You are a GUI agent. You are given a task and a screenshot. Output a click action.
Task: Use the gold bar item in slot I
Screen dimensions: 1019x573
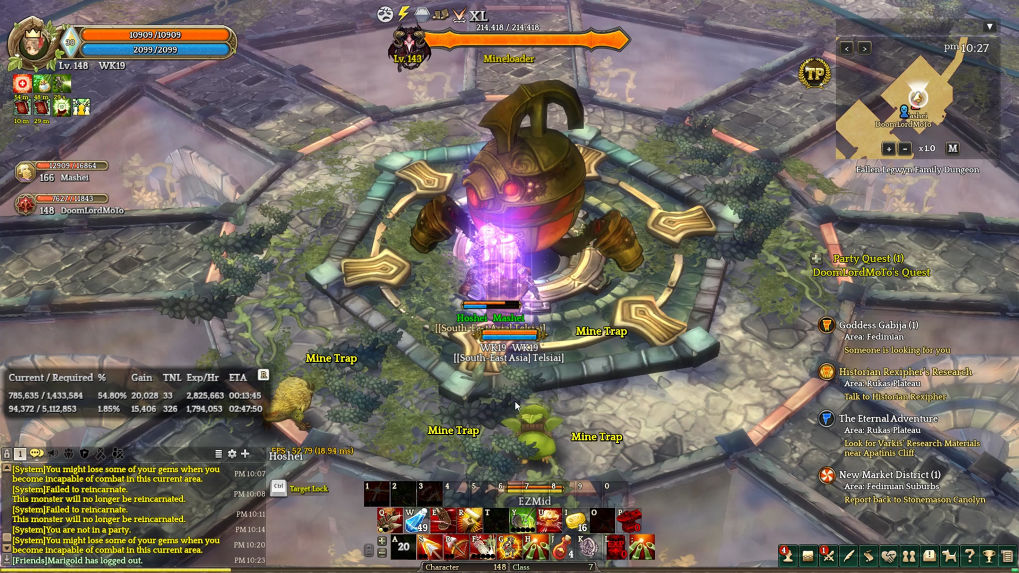point(575,520)
